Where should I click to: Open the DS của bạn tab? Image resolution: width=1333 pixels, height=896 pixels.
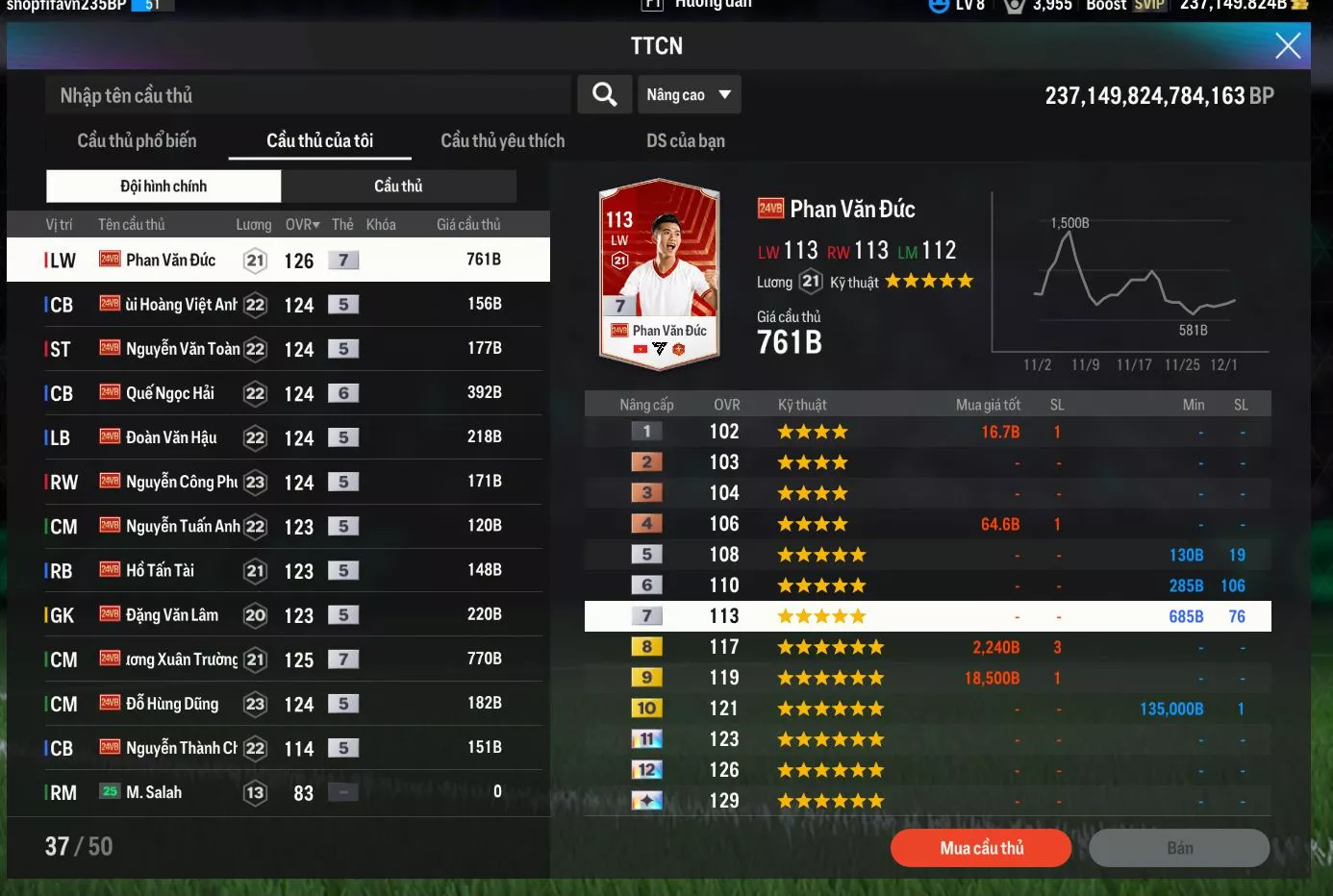(x=685, y=140)
